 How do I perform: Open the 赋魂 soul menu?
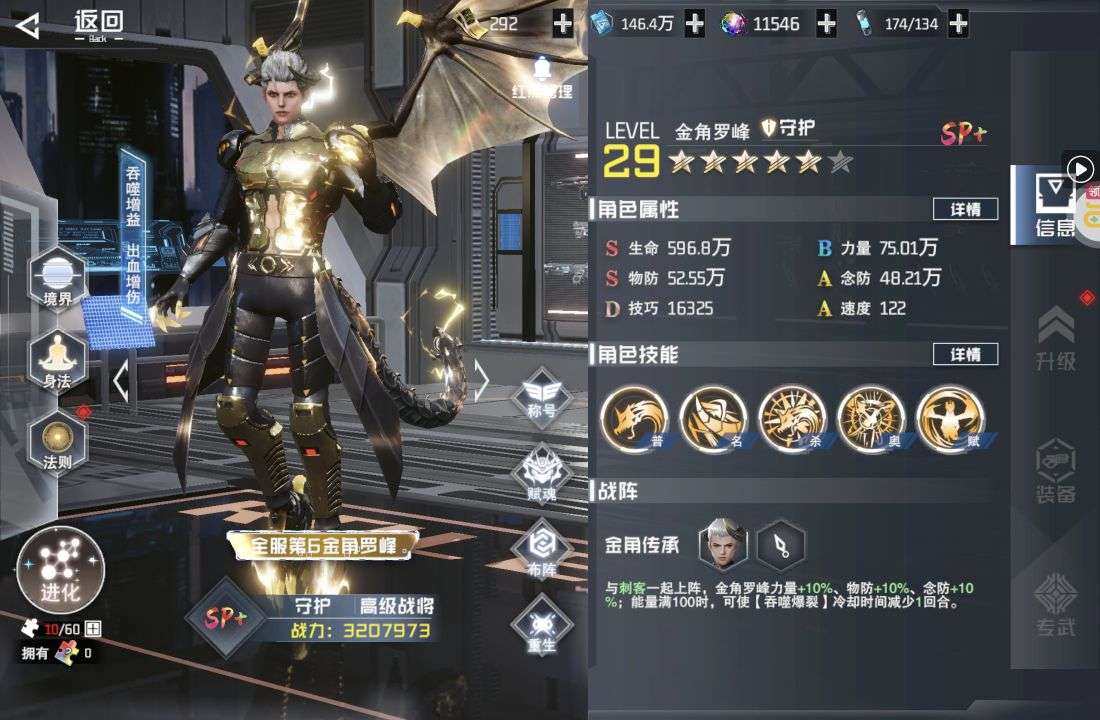541,473
